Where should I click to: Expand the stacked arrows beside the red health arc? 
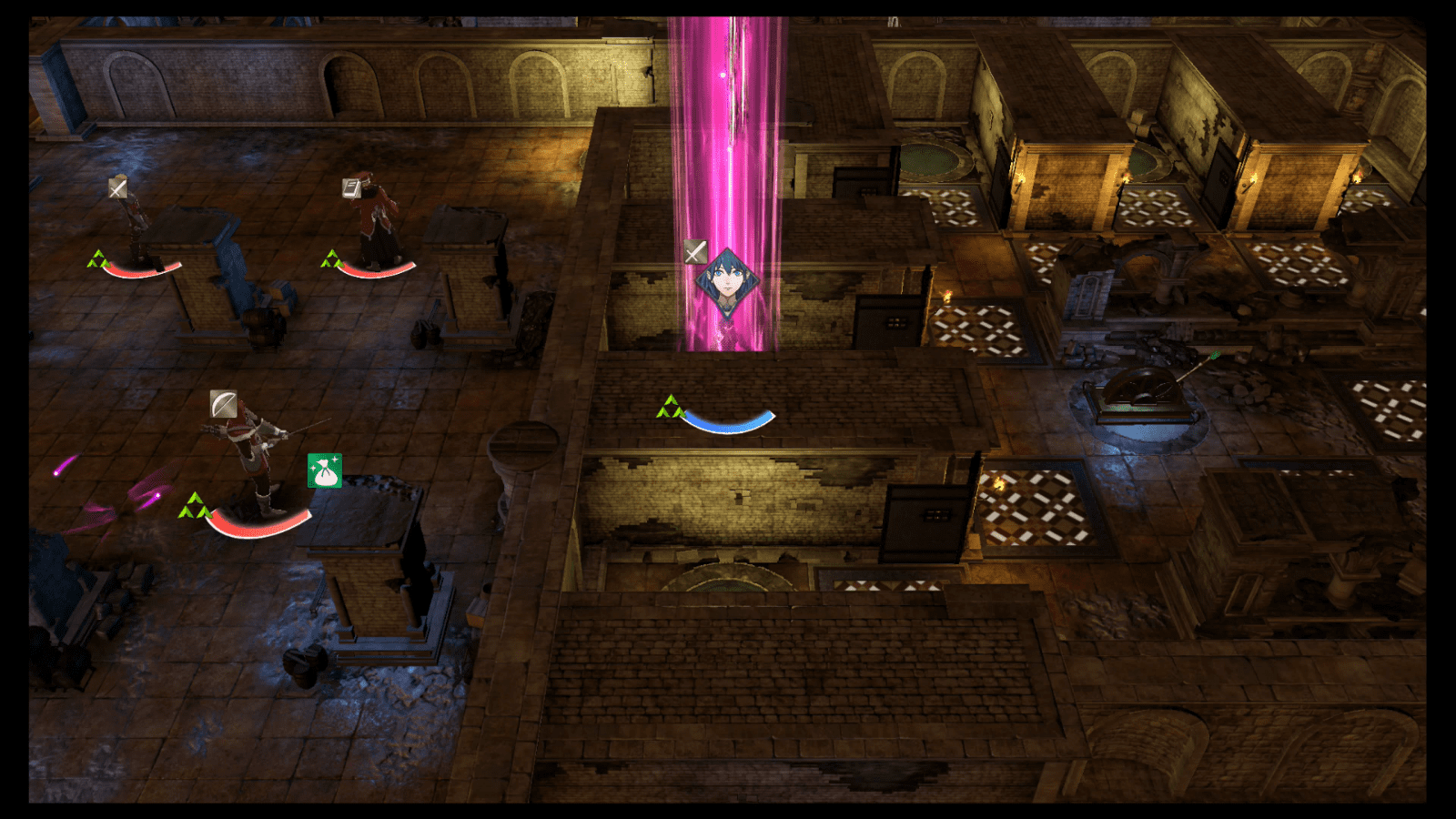[193, 503]
